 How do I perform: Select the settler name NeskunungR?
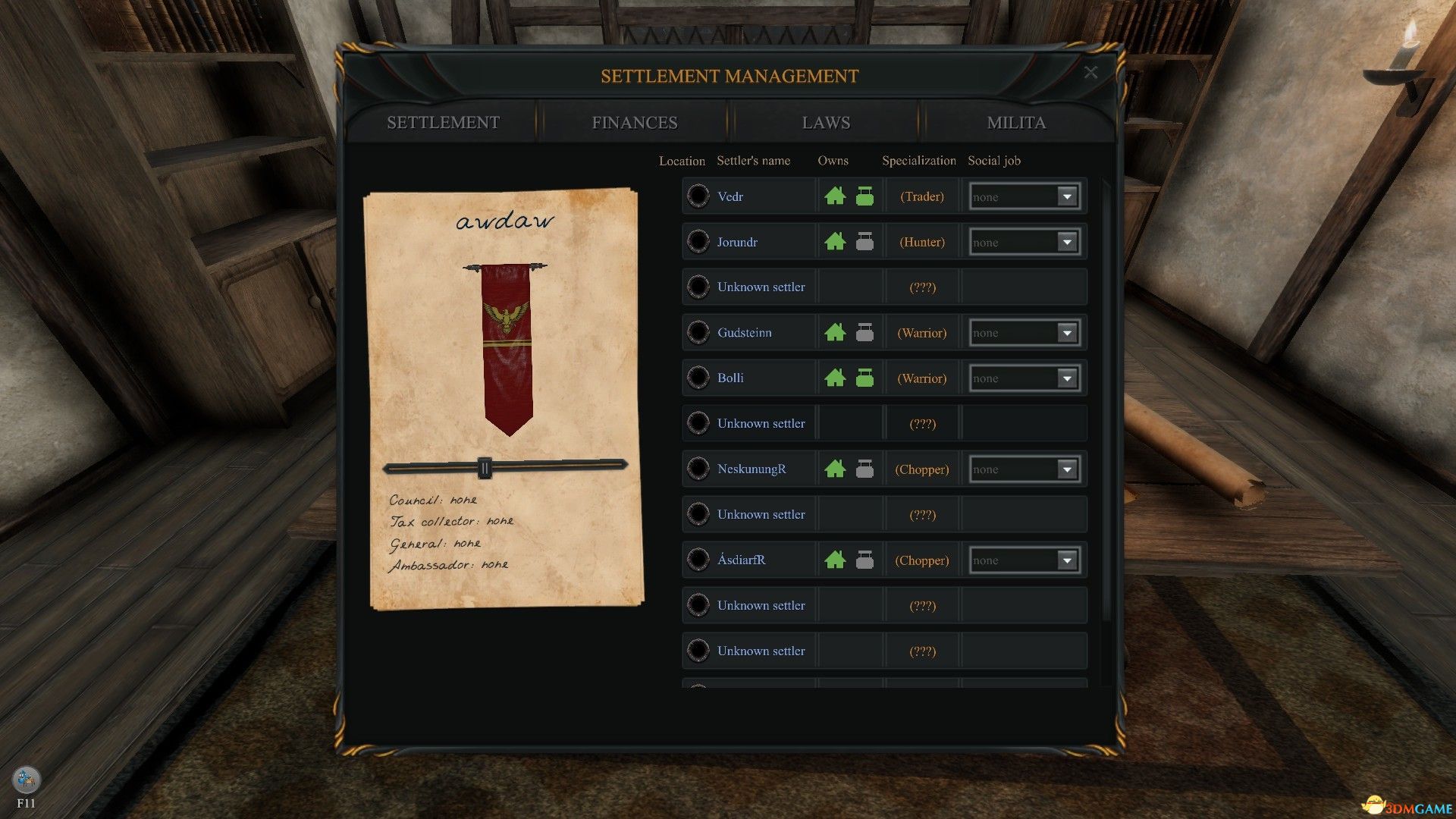(x=752, y=469)
